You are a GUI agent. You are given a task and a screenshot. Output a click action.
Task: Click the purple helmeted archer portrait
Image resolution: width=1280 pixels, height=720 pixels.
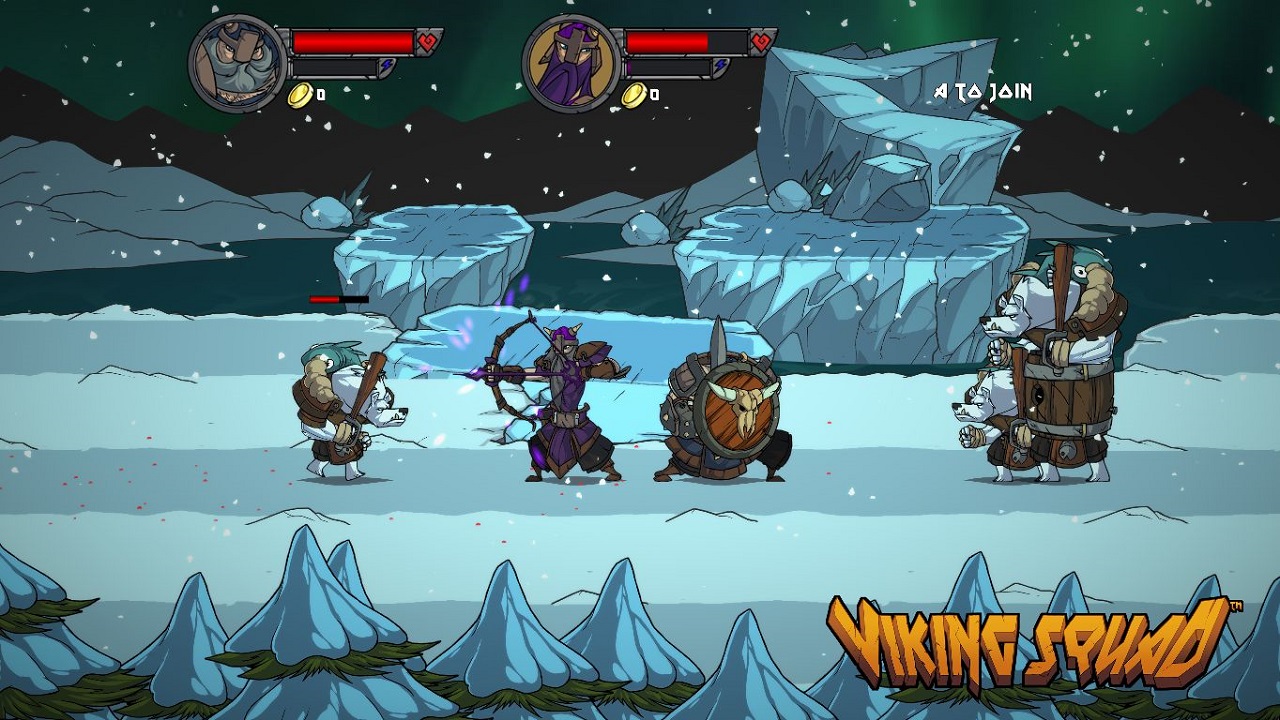(572, 63)
